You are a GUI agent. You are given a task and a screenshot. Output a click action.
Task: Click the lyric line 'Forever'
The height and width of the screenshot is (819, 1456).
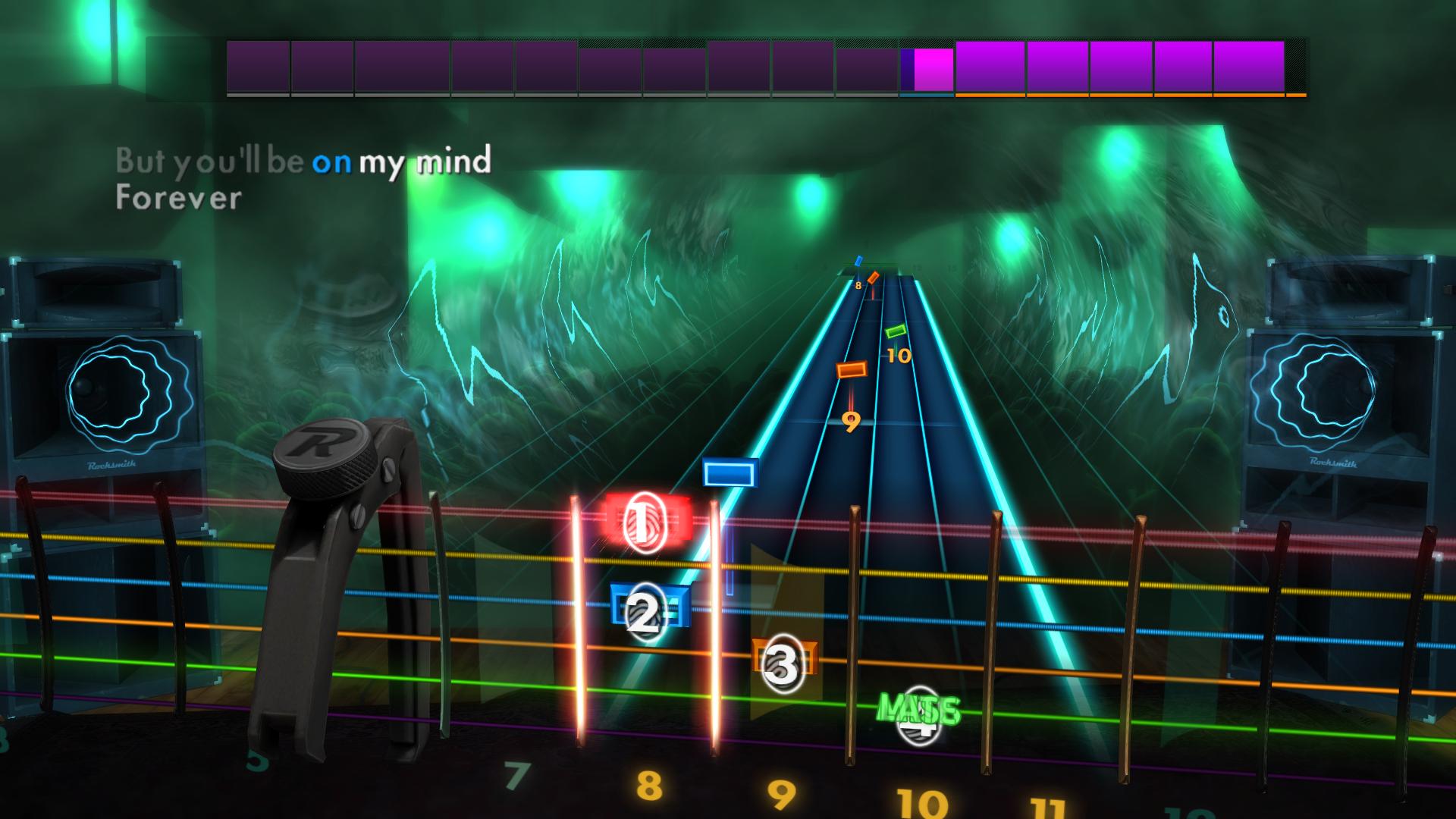click(178, 199)
